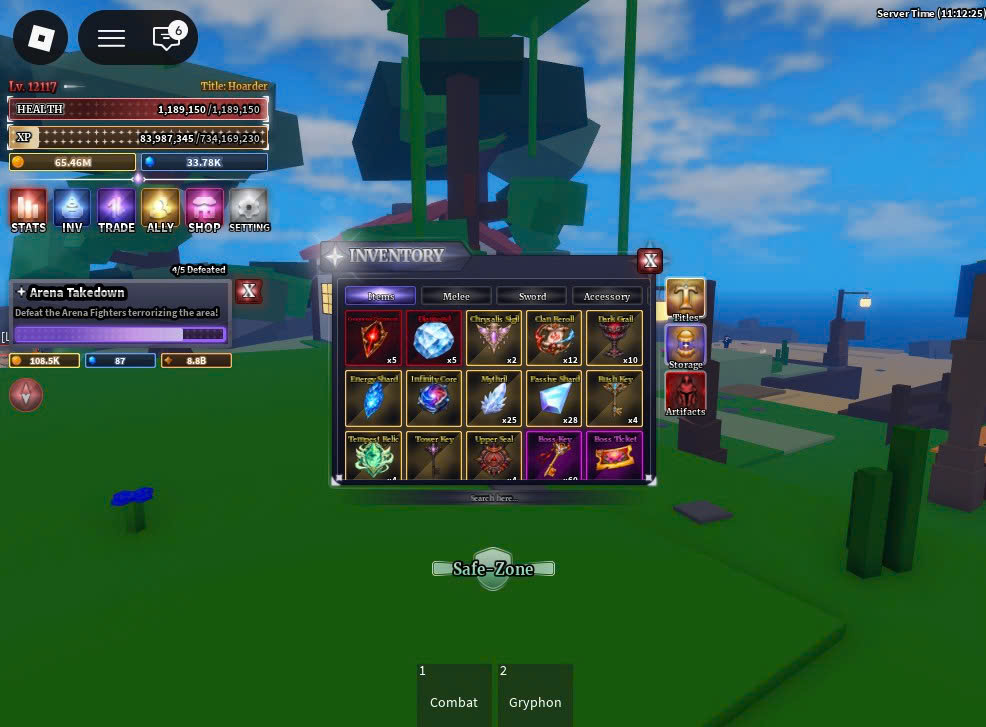The height and width of the screenshot is (727, 986).
Task: Open the Storage panel
Action: (686, 346)
